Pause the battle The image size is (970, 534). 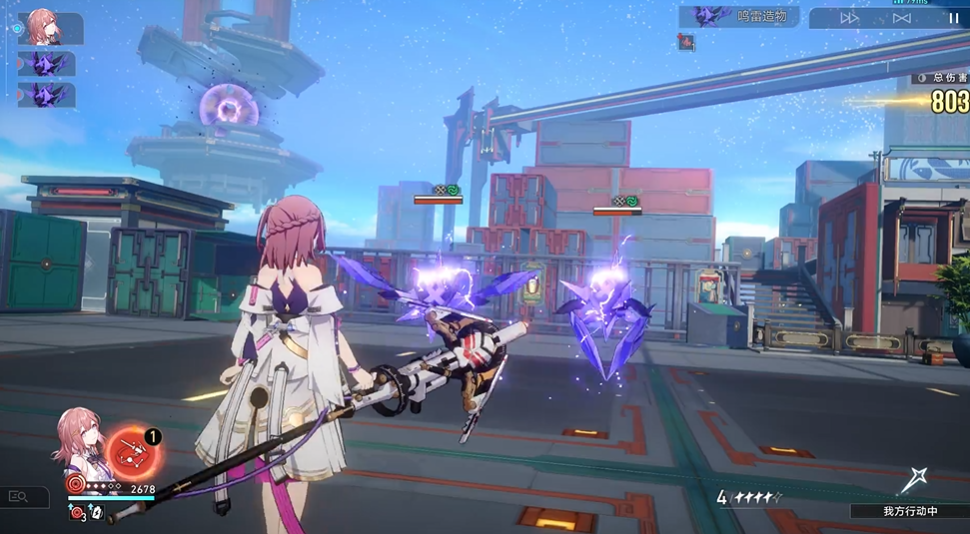coord(953,18)
